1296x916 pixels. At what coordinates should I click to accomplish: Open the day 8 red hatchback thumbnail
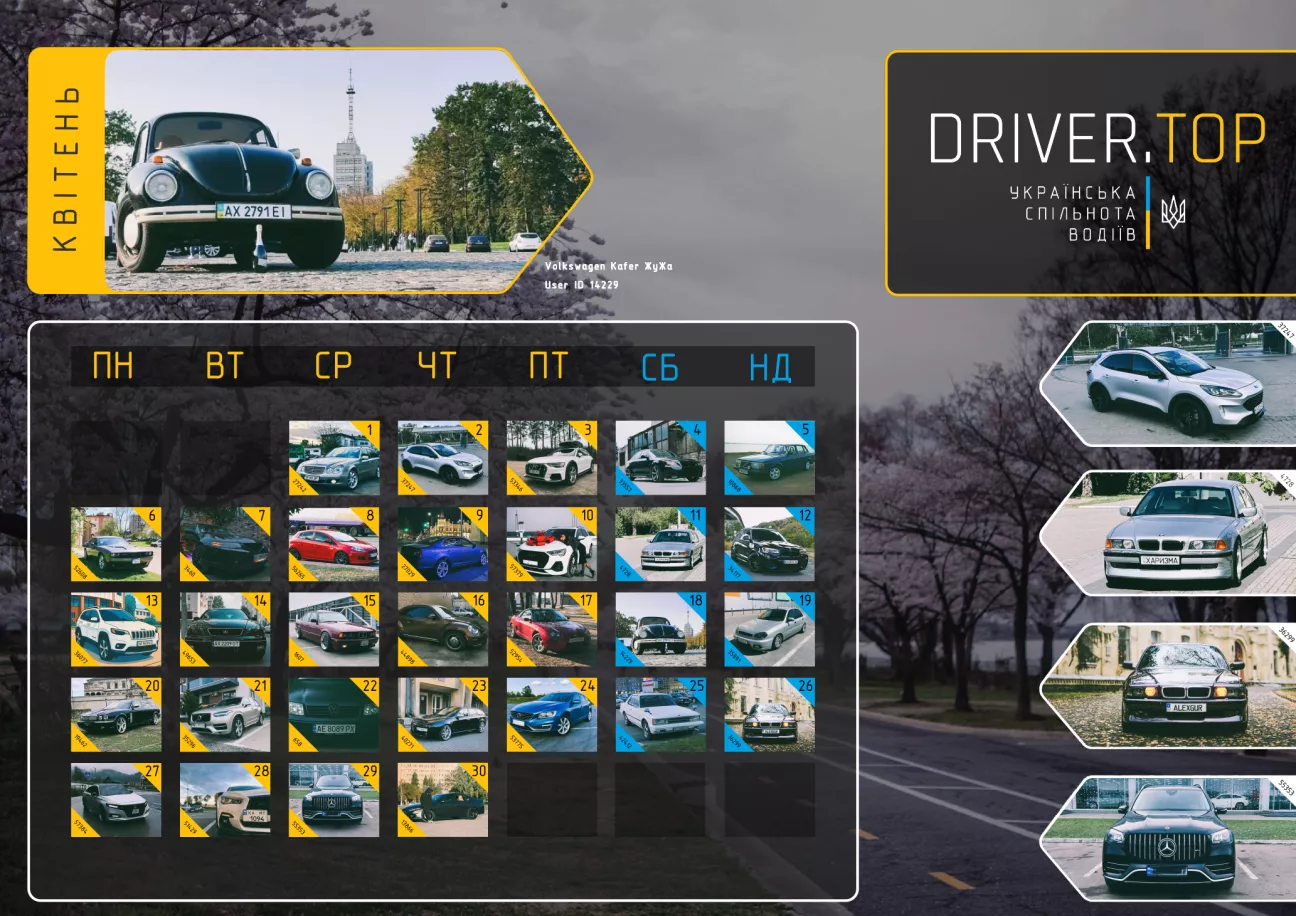[x=334, y=544]
